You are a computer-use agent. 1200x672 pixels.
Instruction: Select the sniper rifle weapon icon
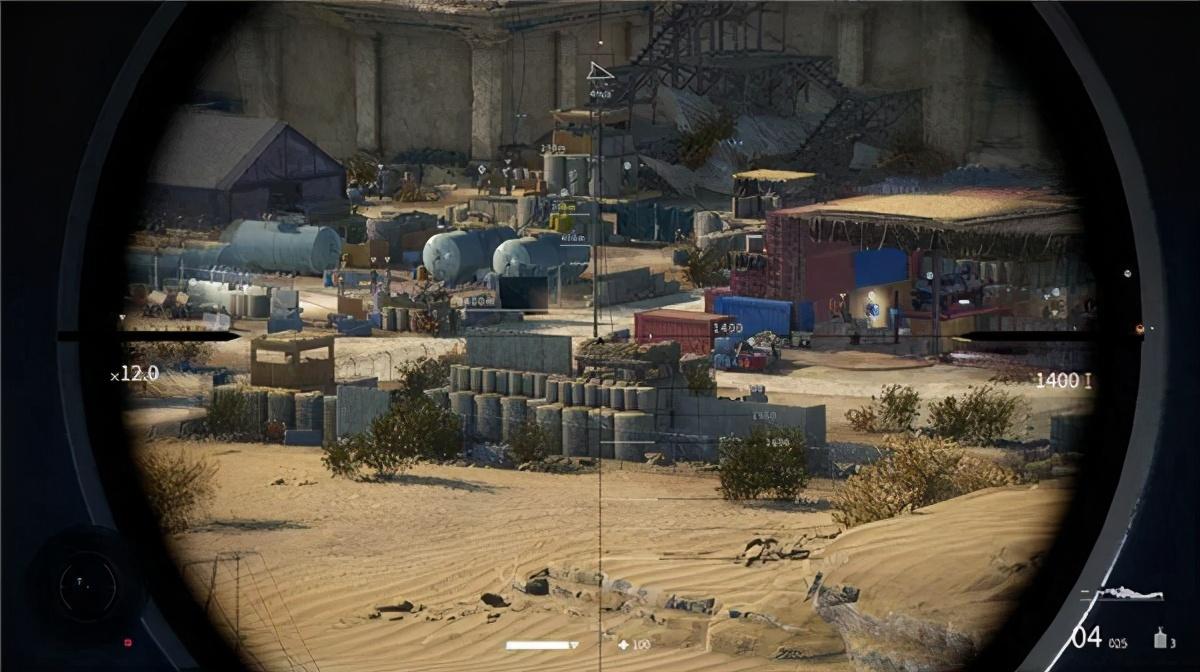tap(1129, 594)
